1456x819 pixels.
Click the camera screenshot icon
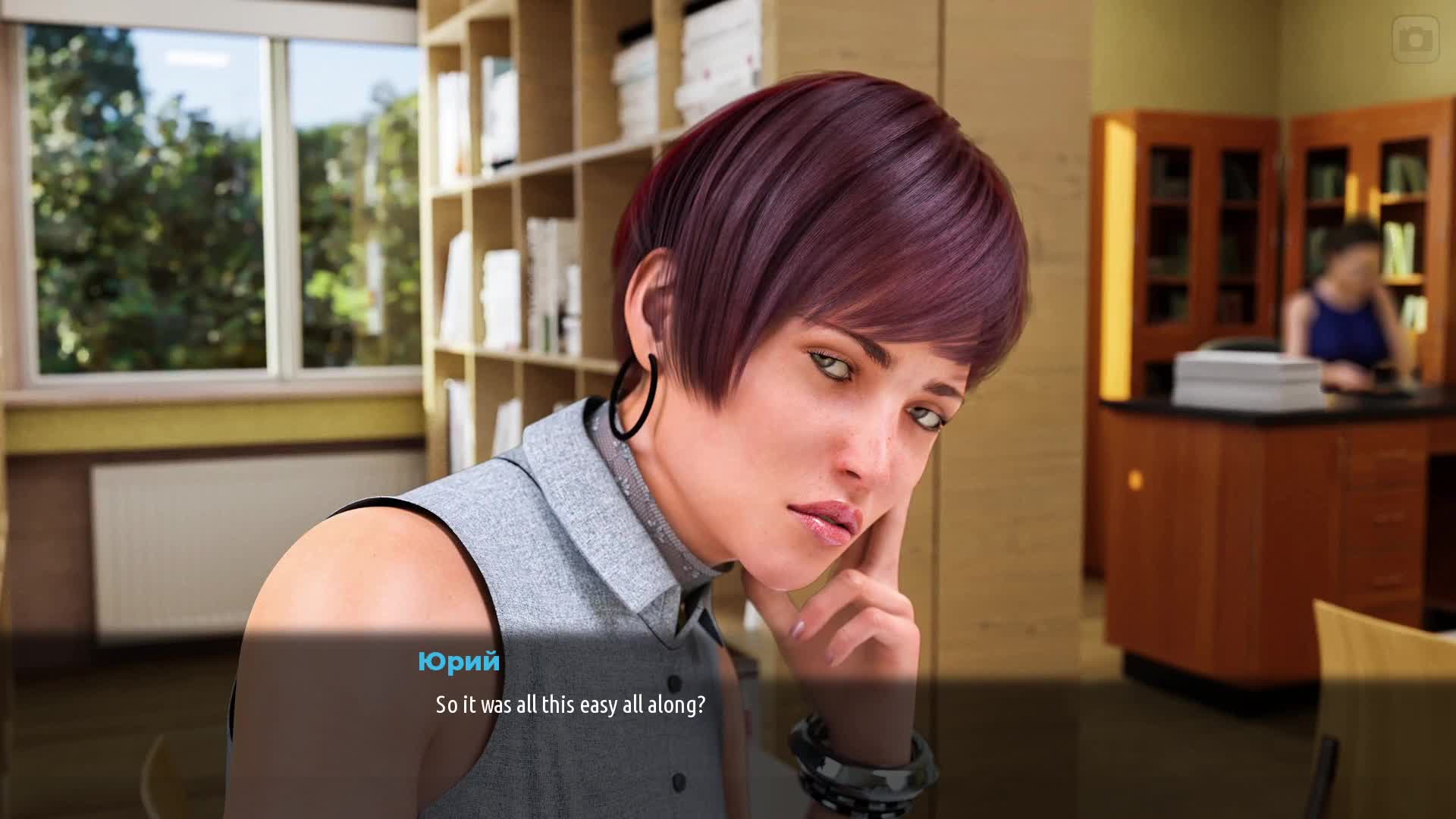pyautogui.click(x=1415, y=39)
